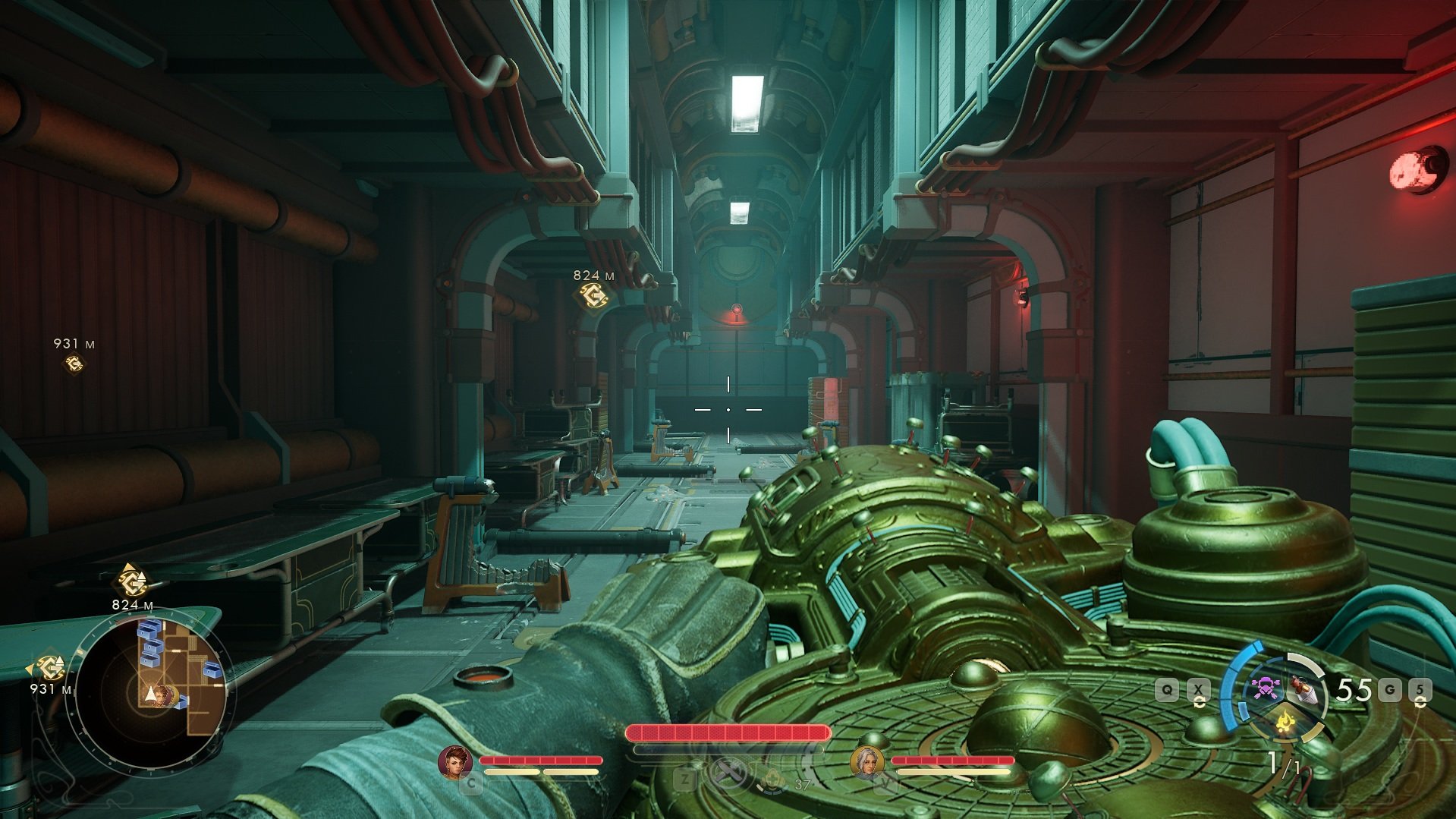Click the player arrow on the minimap
The image size is (1456, 819).
click(152, 694)
